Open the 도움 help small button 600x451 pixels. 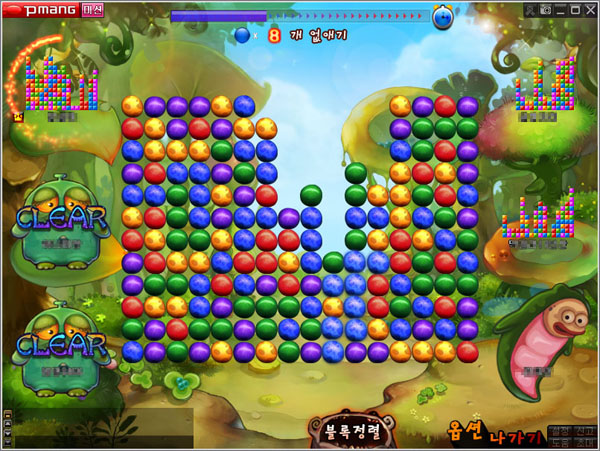559,443
